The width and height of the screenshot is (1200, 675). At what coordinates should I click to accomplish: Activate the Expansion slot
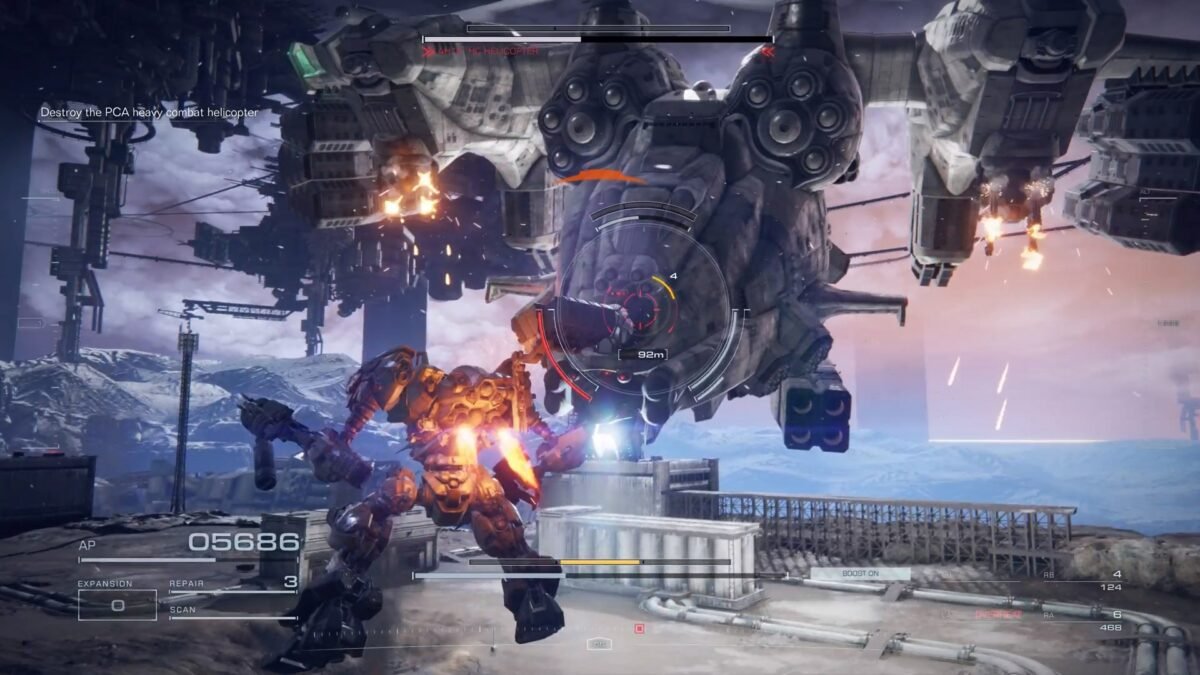[117, 605]
